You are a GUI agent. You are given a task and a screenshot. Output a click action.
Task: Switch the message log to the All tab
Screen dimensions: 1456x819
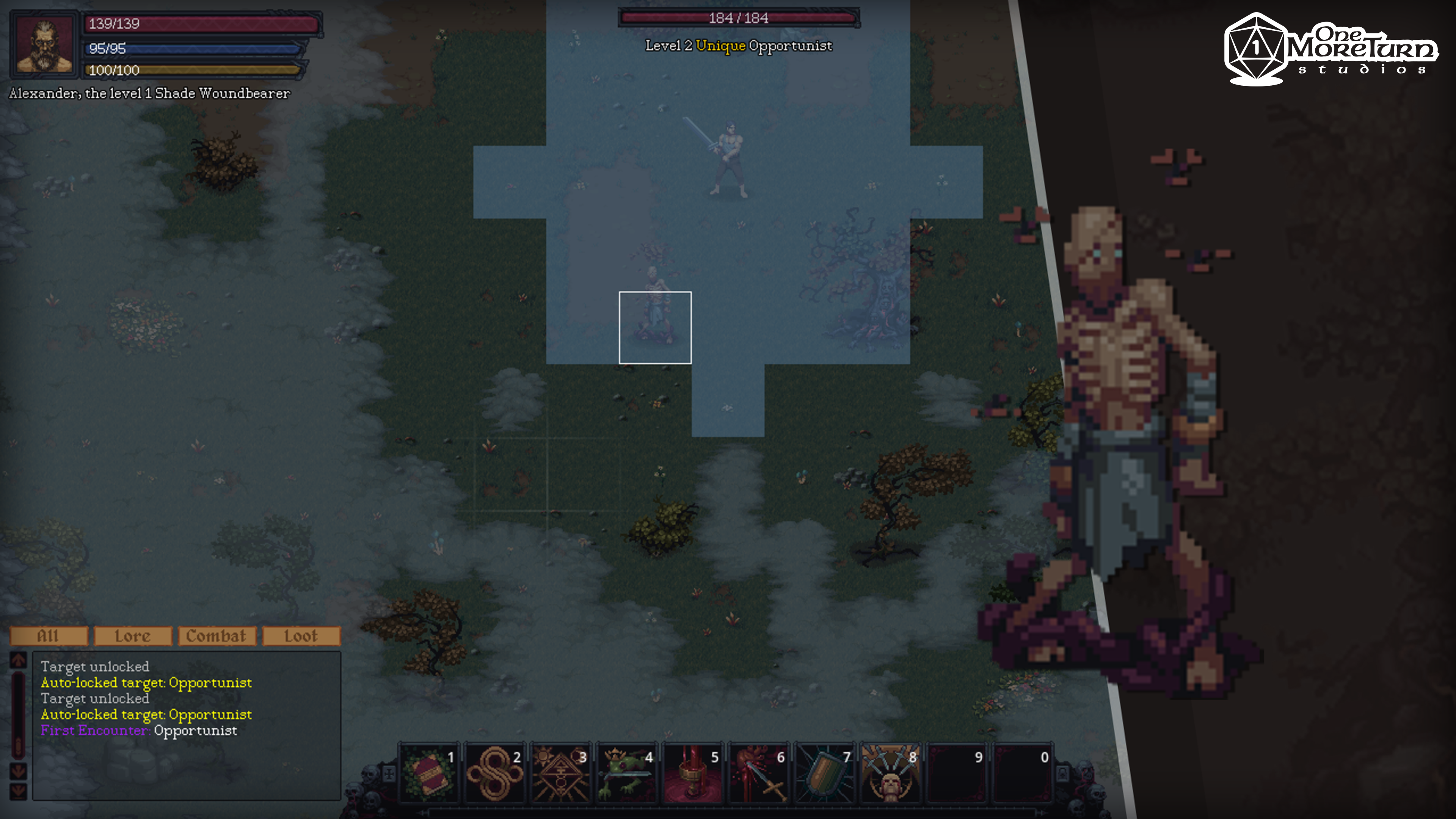(49, 636)
